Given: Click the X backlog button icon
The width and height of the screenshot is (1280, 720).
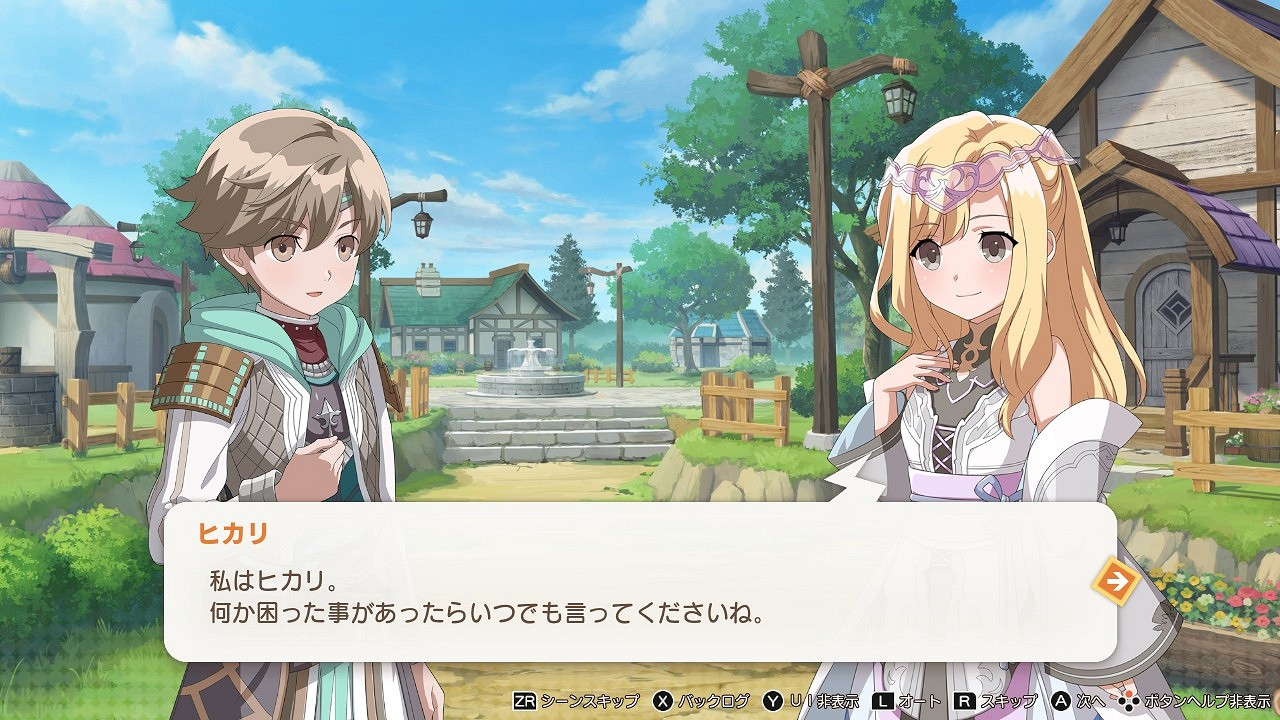Looking at the screenshot, I should [660, 703].
